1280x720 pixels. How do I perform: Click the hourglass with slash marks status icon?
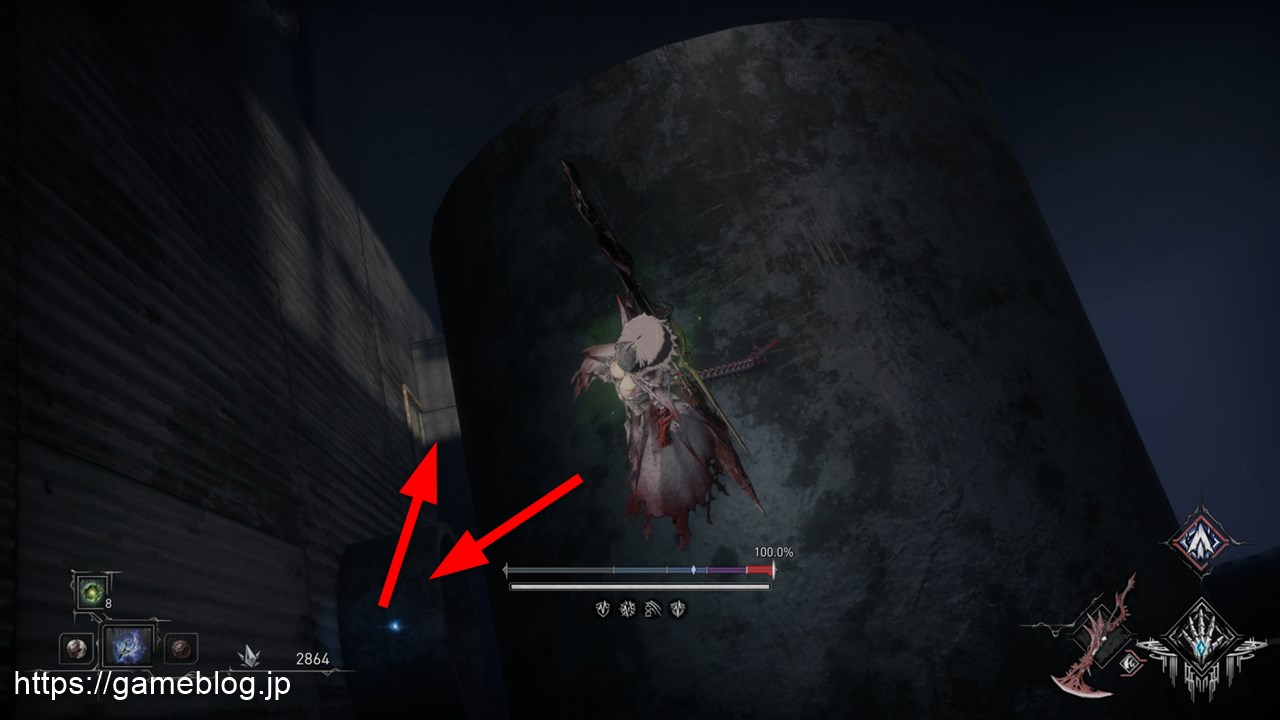[x=653, y=608]
